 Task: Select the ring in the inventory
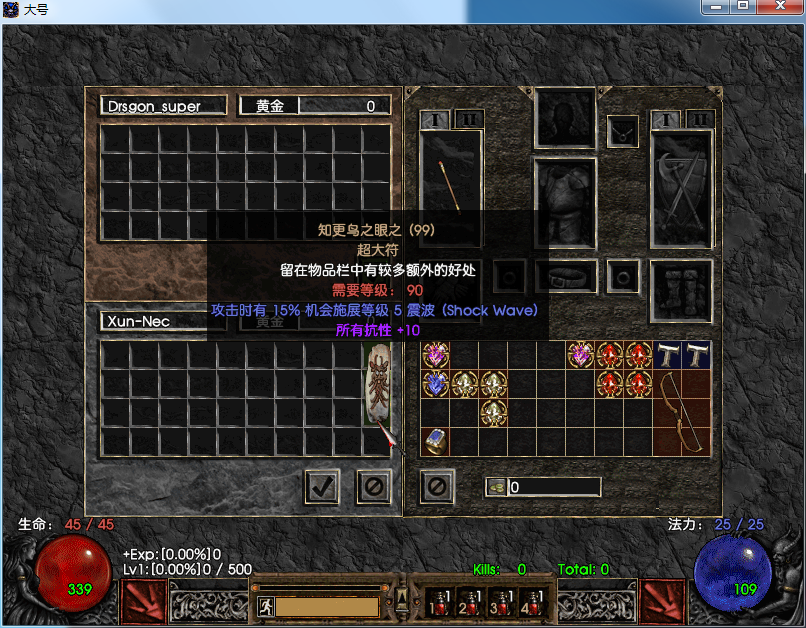(x=435, y=439)
